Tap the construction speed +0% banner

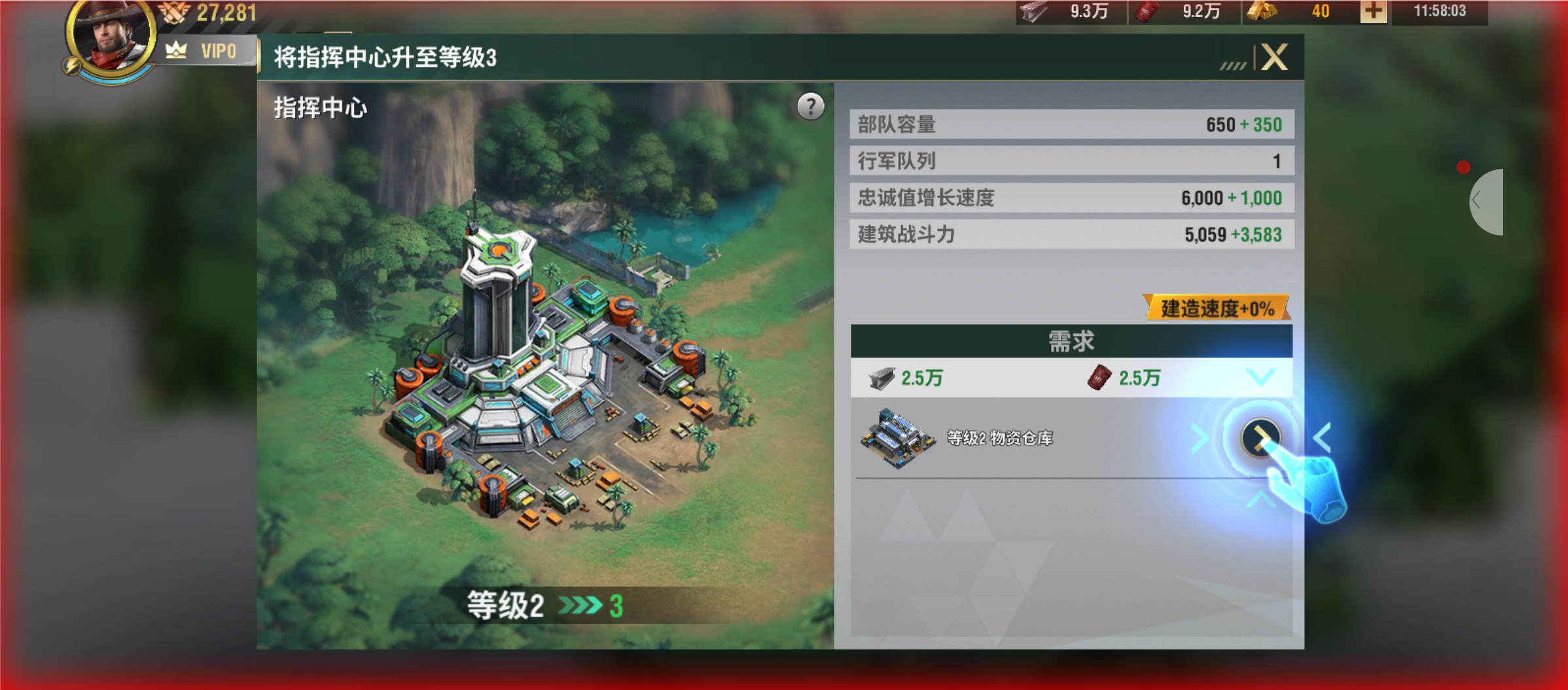click(1217, 308)
